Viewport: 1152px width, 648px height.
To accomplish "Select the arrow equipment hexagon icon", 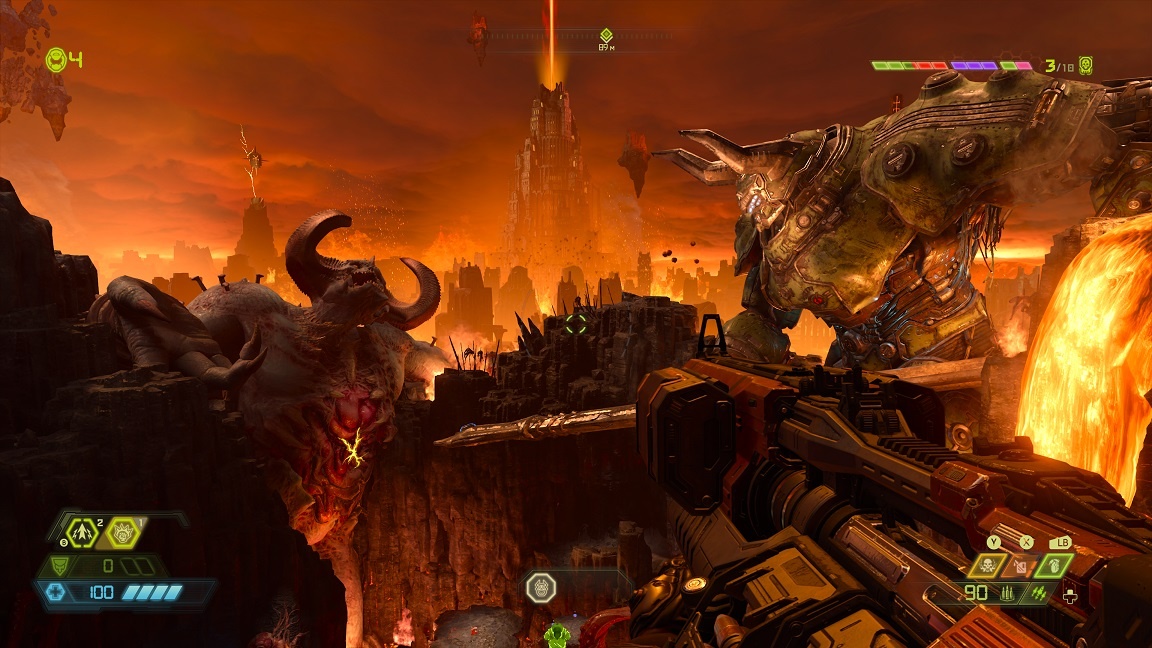I will [x=83, y=531].
